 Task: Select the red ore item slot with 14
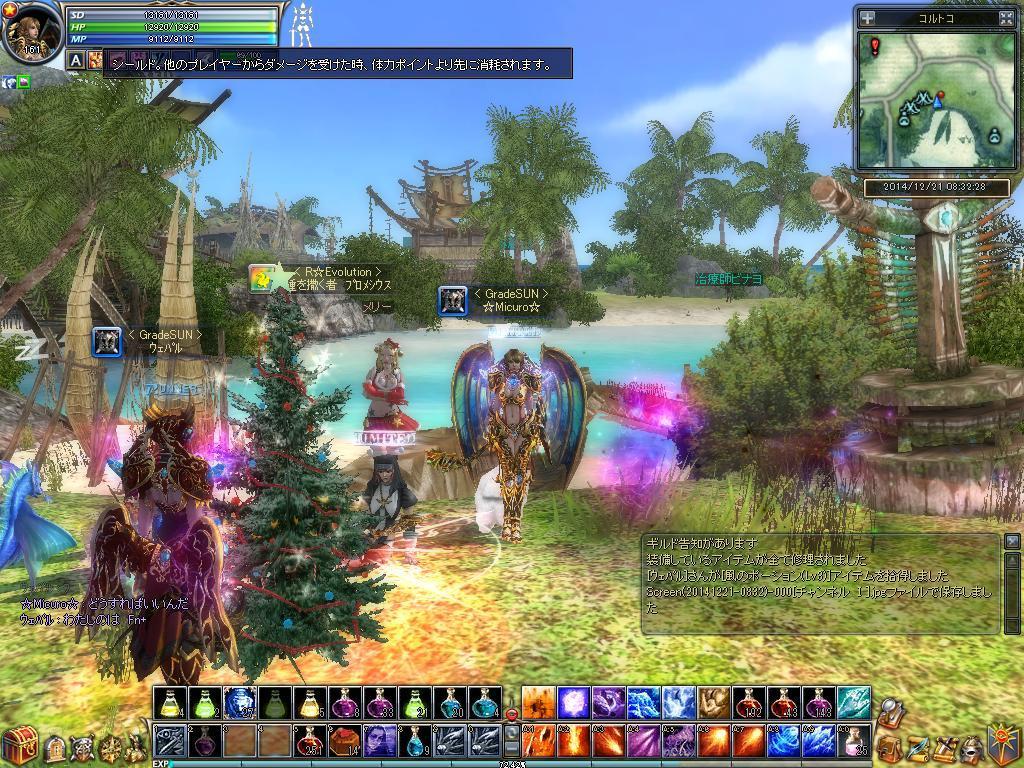pyautogui.click(x=344, y=741)
